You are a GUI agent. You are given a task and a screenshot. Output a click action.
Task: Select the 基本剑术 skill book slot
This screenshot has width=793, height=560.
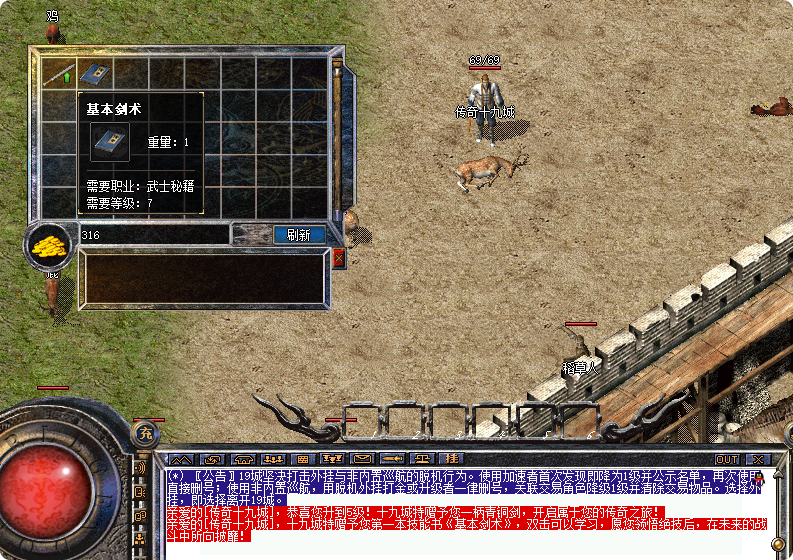click(95, 73)
